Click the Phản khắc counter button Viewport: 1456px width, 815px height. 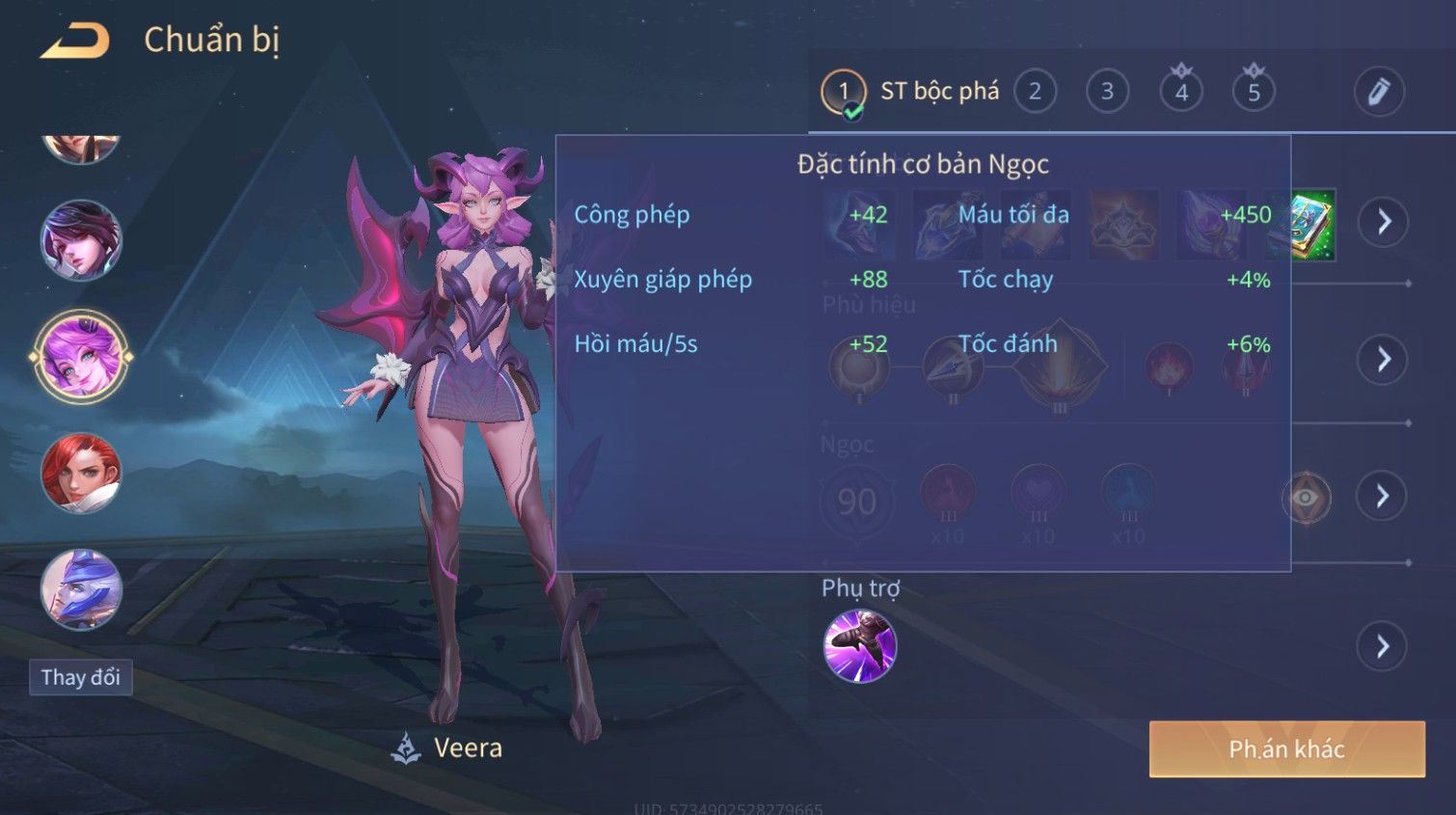pos(1286,749)
